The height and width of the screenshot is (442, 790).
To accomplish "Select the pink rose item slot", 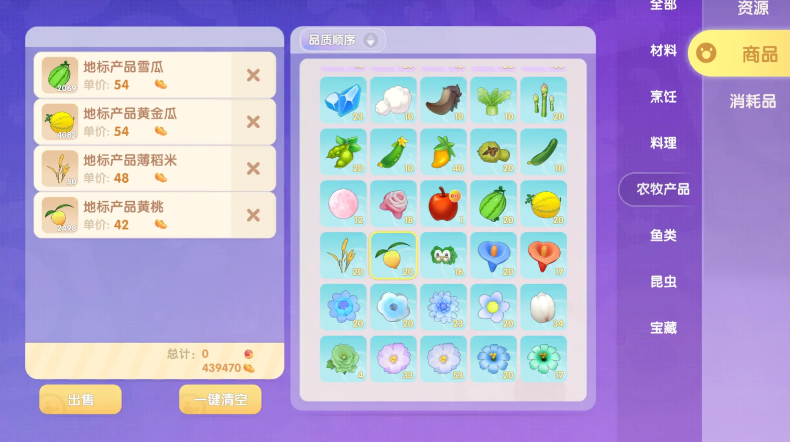I will (393, 203).
